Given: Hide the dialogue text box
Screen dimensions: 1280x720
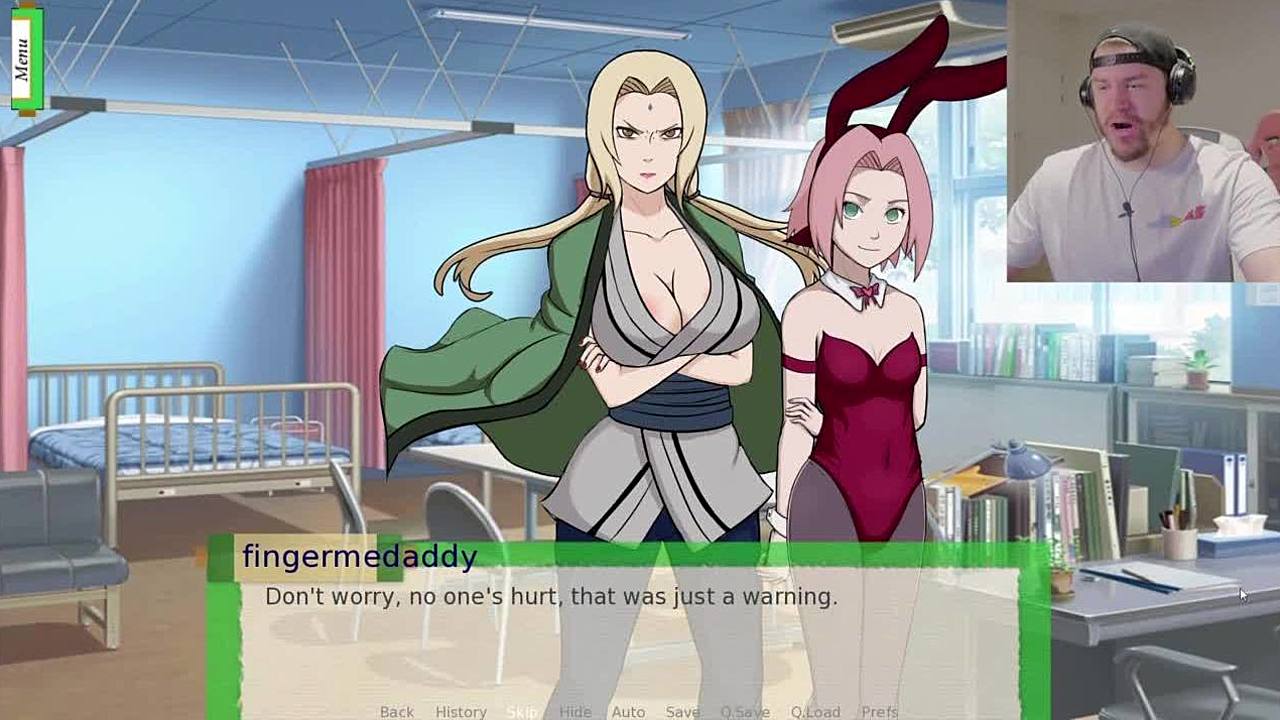Looking at the screenshot, I should point(575,711).
